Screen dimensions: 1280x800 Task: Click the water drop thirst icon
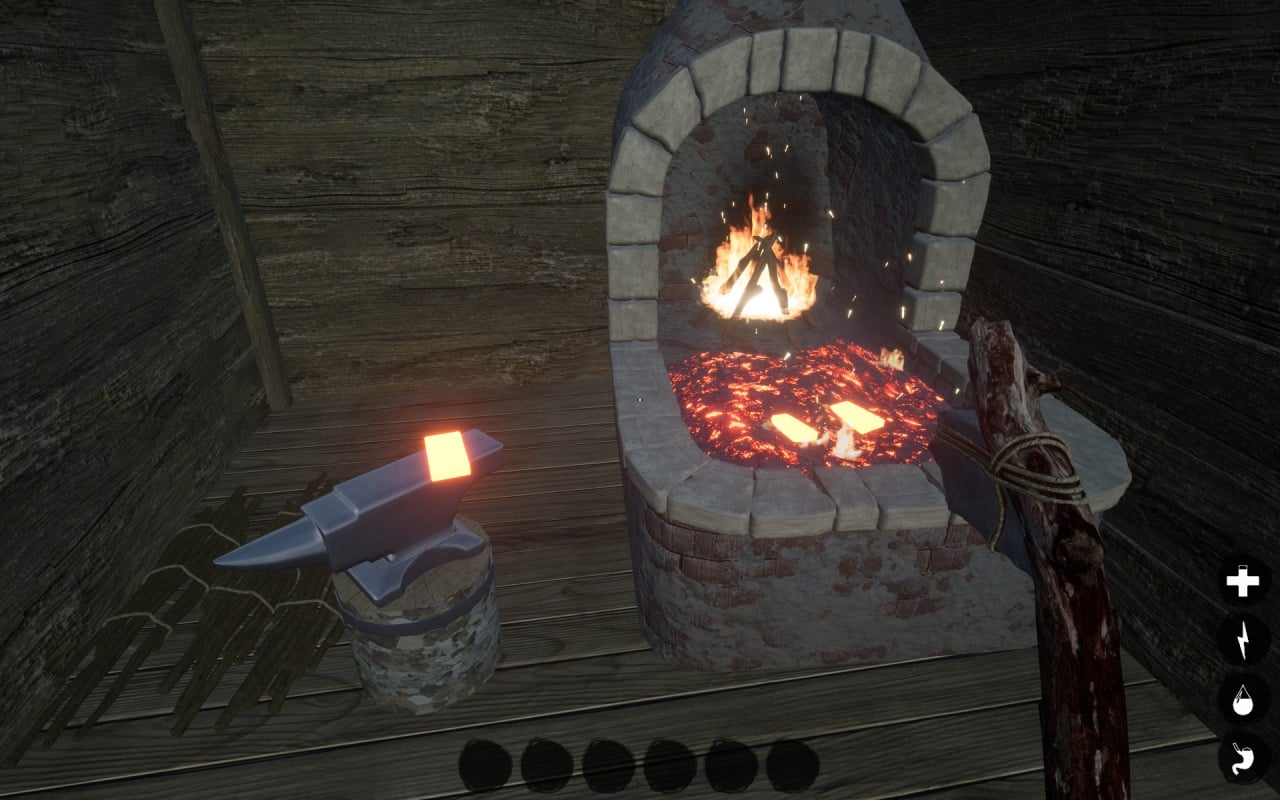pyautogui.click(x=1243, y=699)
